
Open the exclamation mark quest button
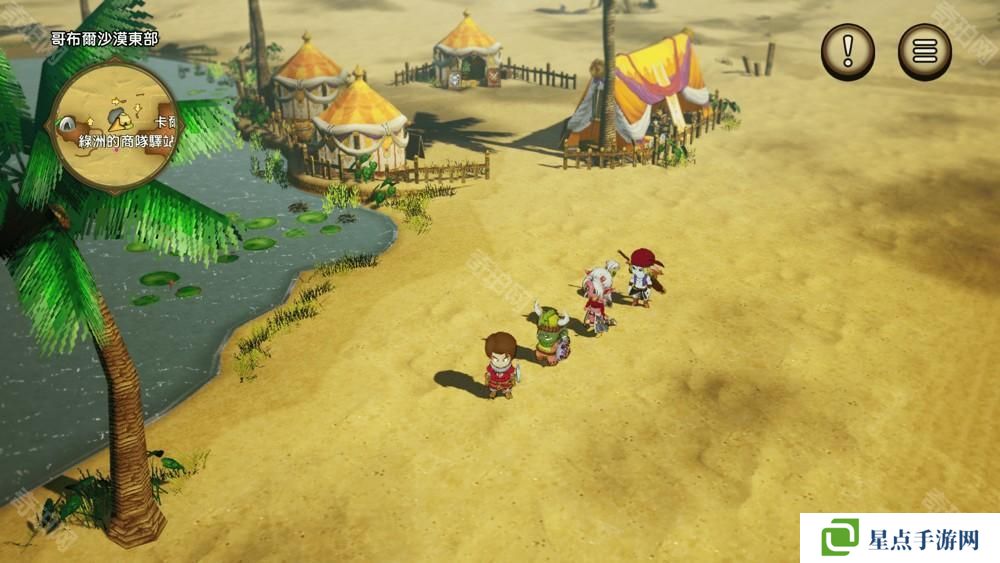point(848,51)
